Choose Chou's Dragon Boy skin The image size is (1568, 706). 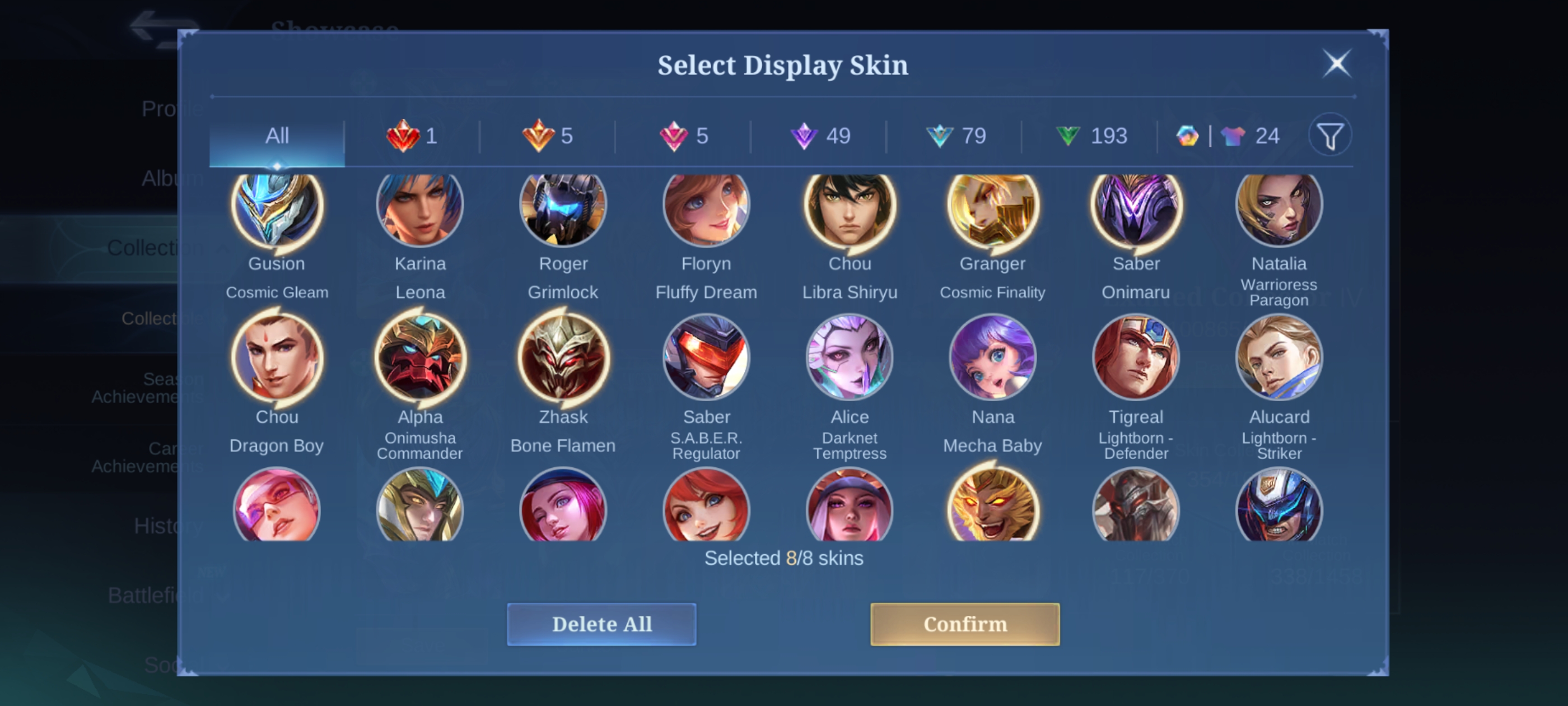[277, 358]
